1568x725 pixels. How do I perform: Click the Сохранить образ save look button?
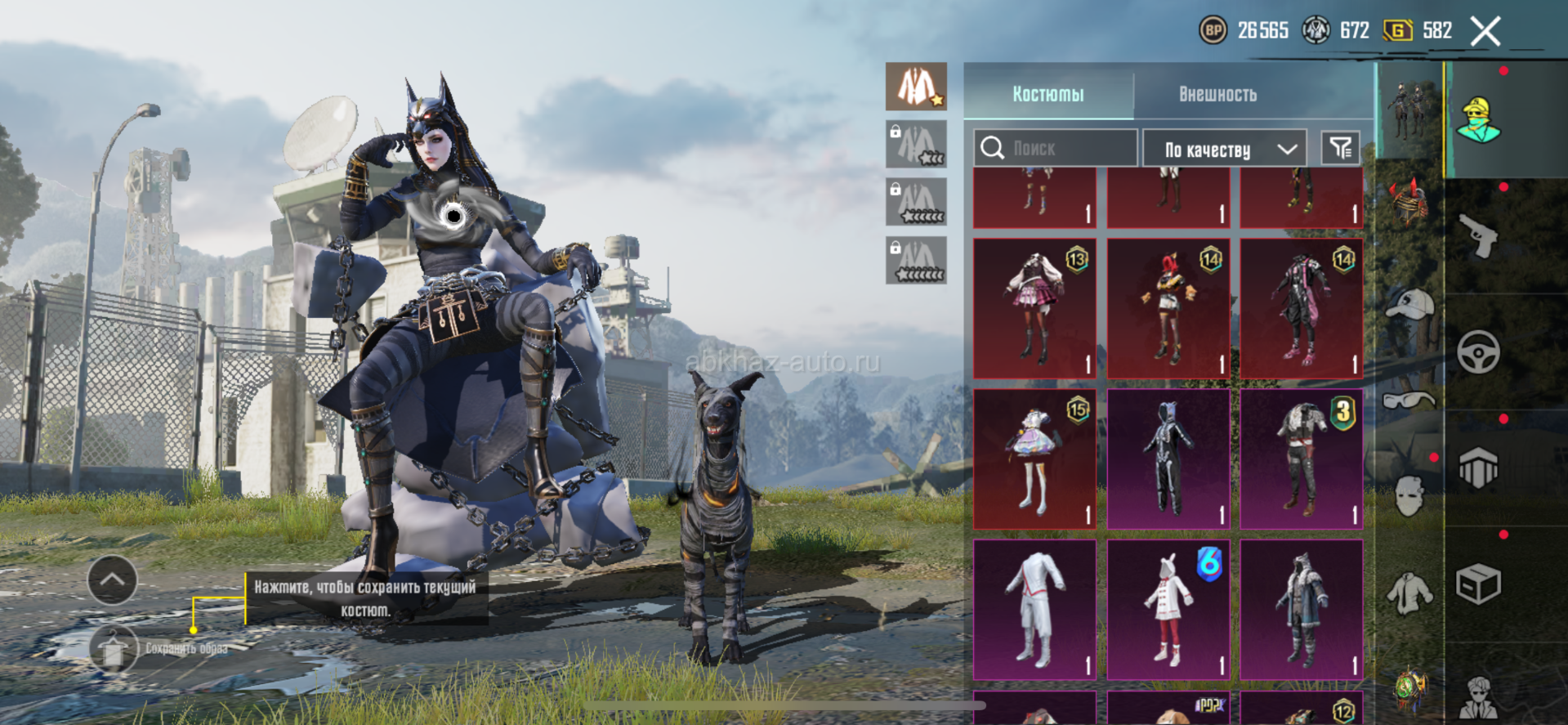114,648
